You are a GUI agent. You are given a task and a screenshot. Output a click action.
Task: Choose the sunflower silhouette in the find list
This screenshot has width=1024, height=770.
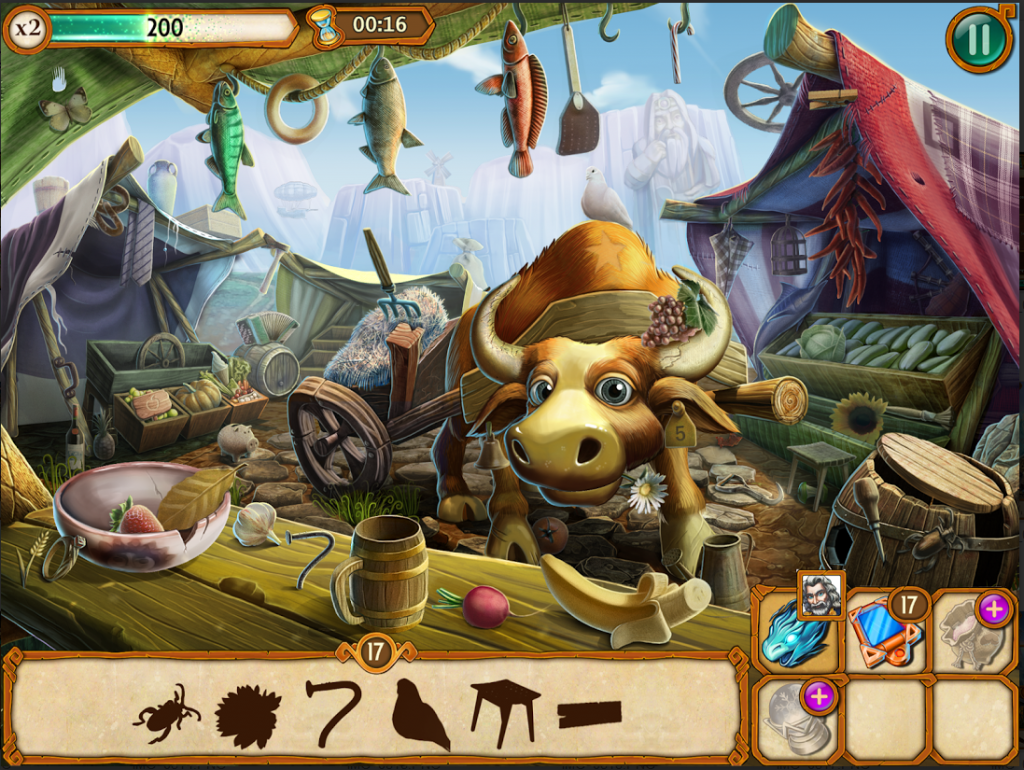coord(247,715)
